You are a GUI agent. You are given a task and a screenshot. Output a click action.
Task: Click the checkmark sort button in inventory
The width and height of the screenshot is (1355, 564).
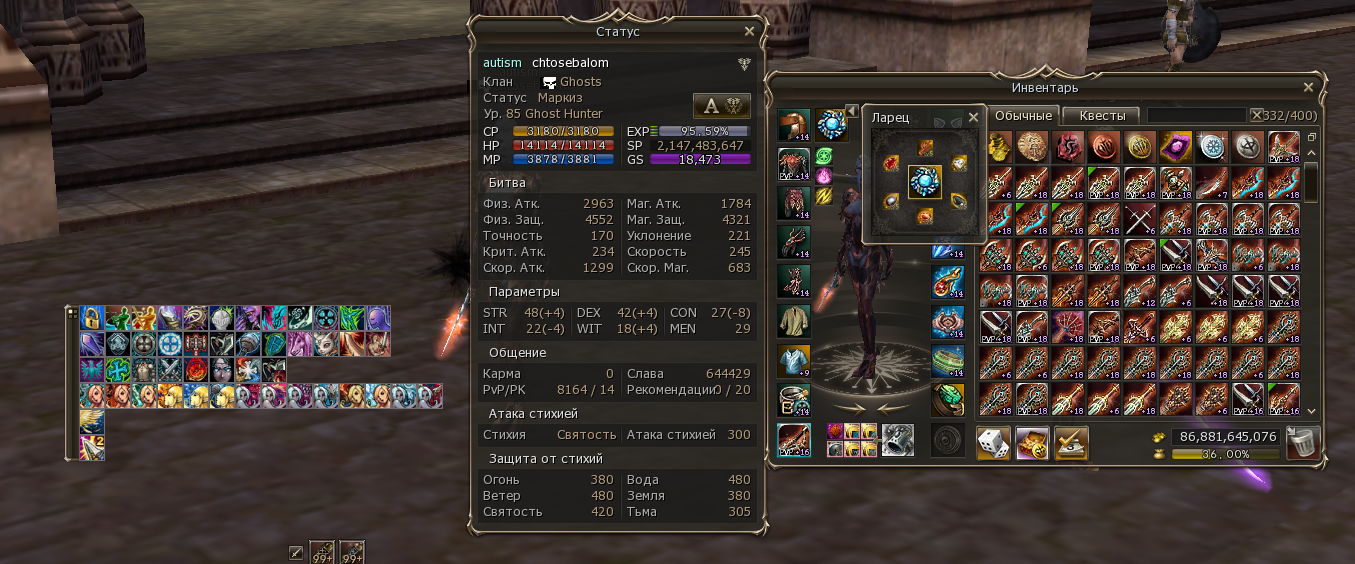pos(1070,442)
